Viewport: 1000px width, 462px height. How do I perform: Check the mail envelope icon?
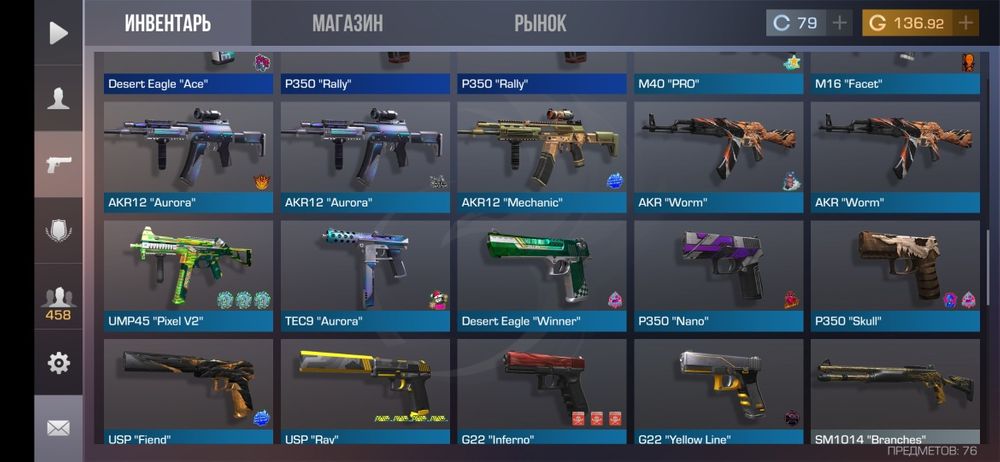pyautogui.click(x=58, y=428)
